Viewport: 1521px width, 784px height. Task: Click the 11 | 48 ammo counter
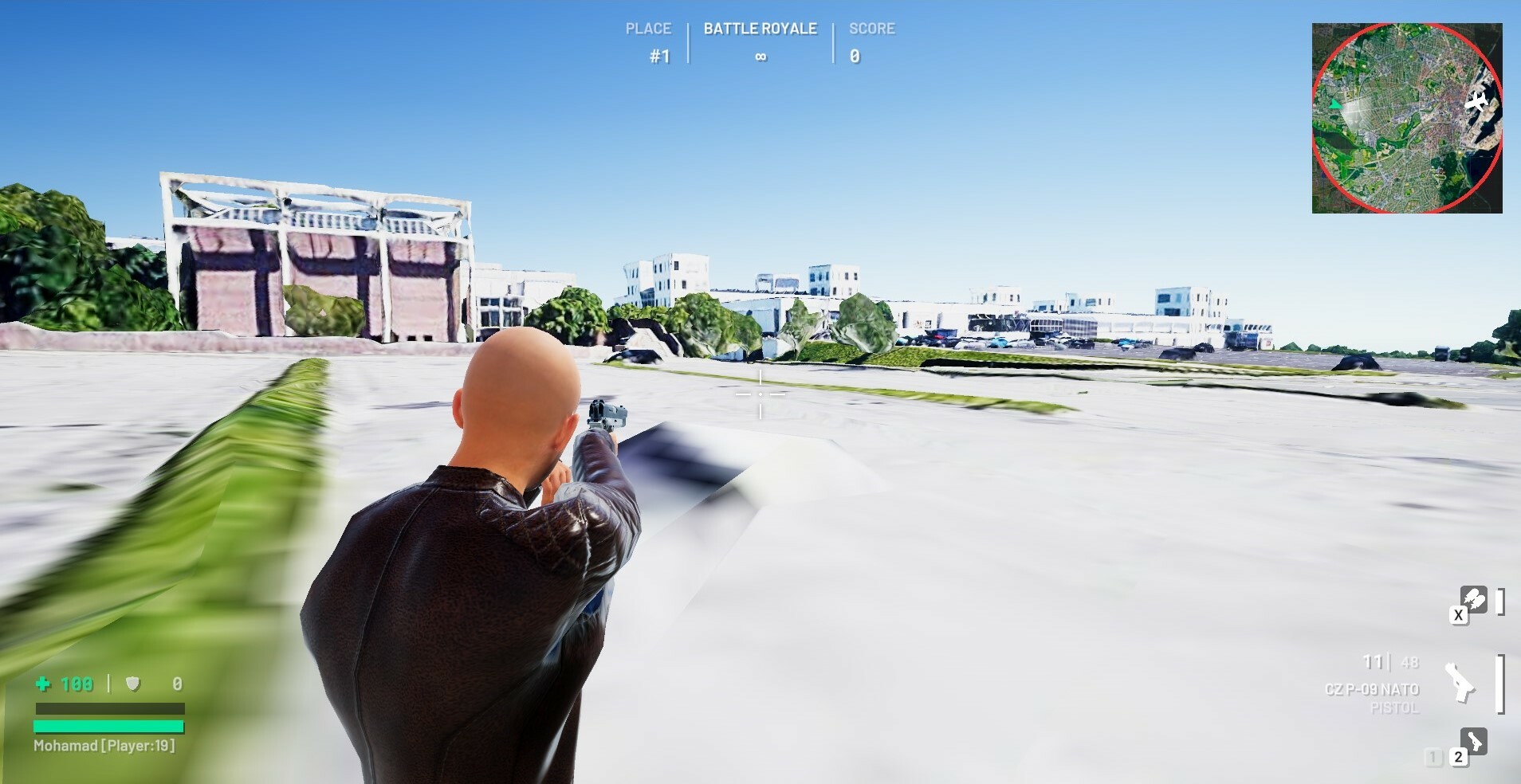pyautogui.click(x=1385, y=661)
